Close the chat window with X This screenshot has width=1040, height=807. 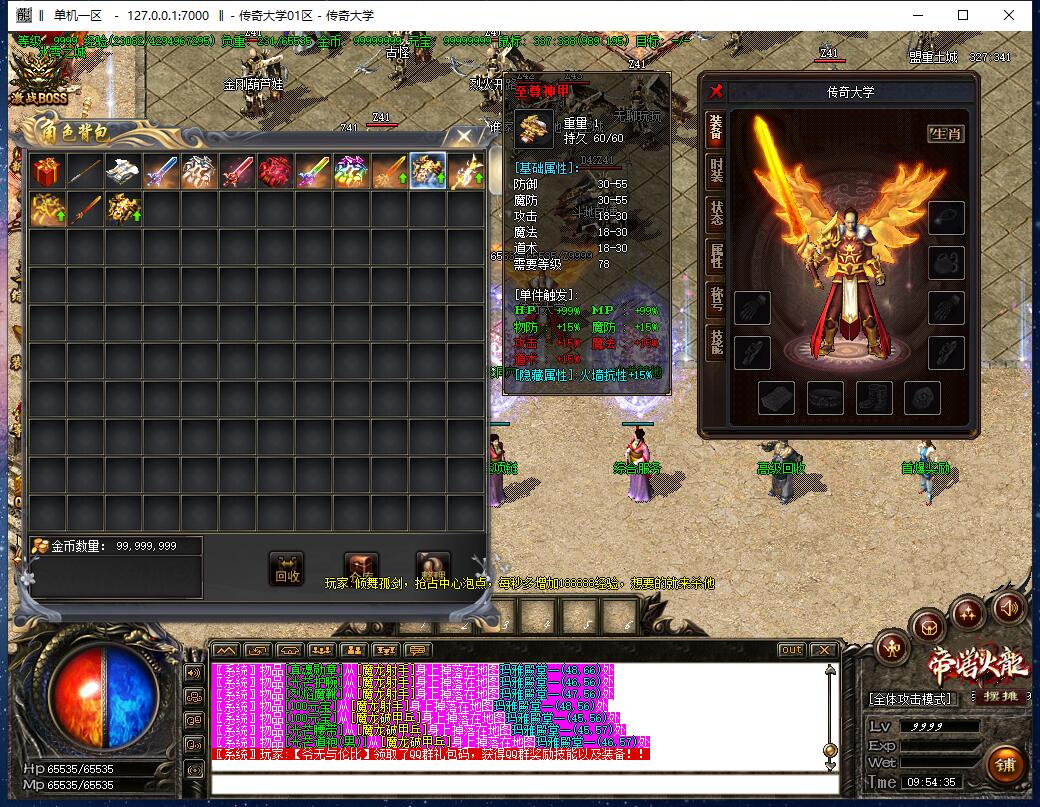(x=827, y=650)
